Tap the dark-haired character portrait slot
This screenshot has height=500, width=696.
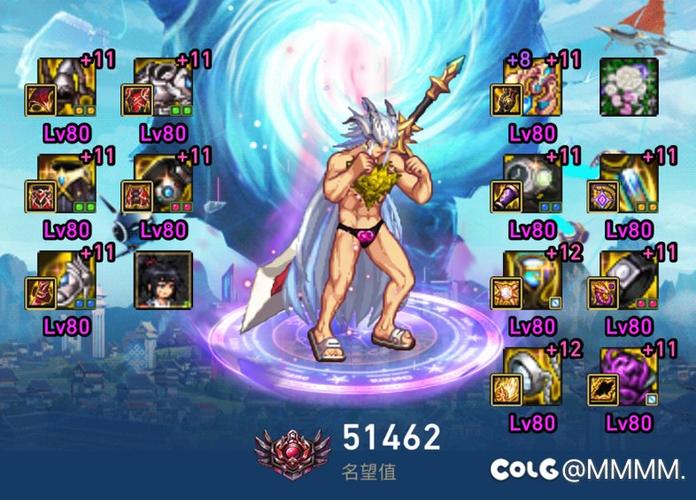[163, 279]
